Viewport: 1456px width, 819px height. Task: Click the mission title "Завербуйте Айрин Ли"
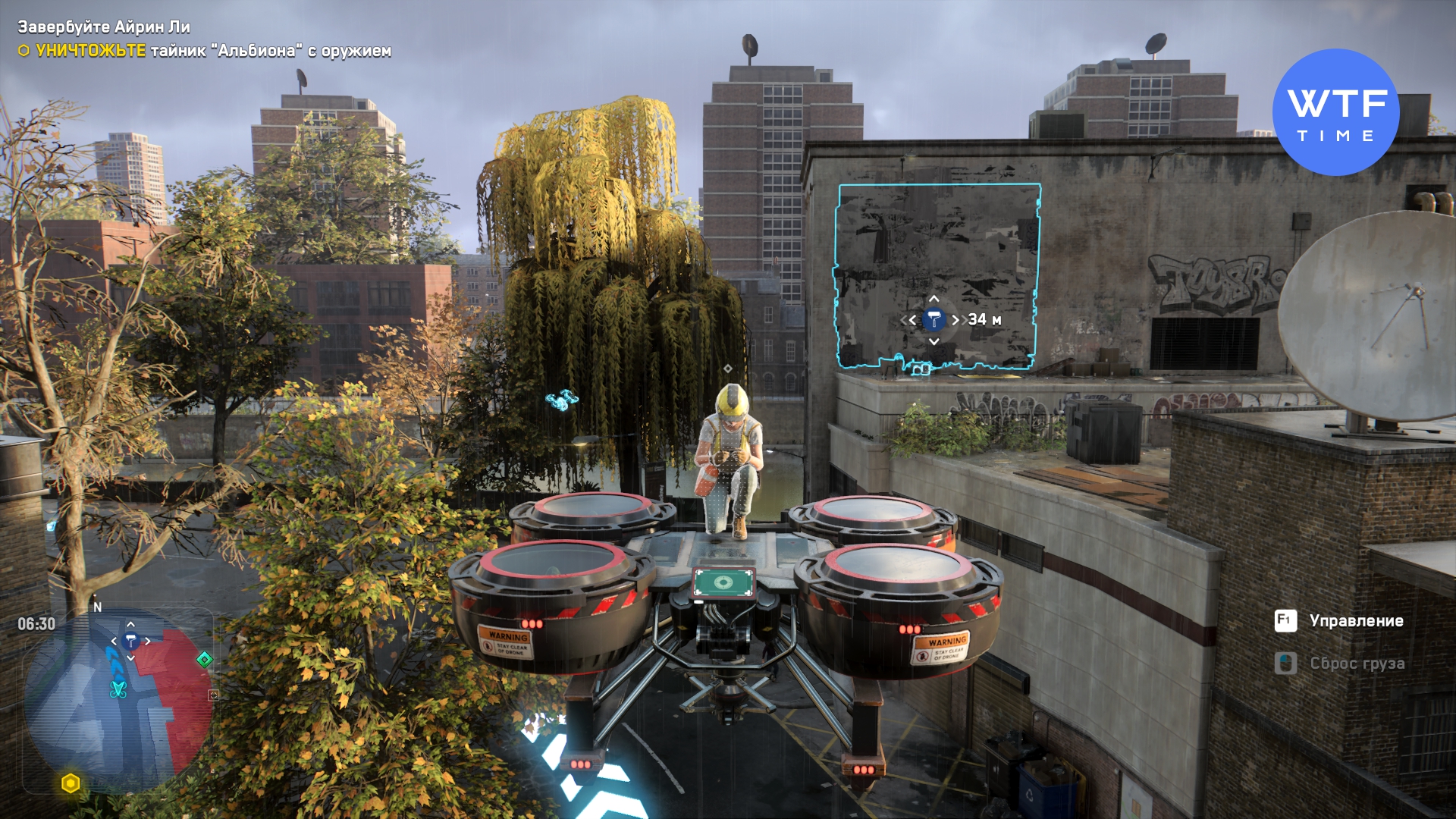[104, 27]
